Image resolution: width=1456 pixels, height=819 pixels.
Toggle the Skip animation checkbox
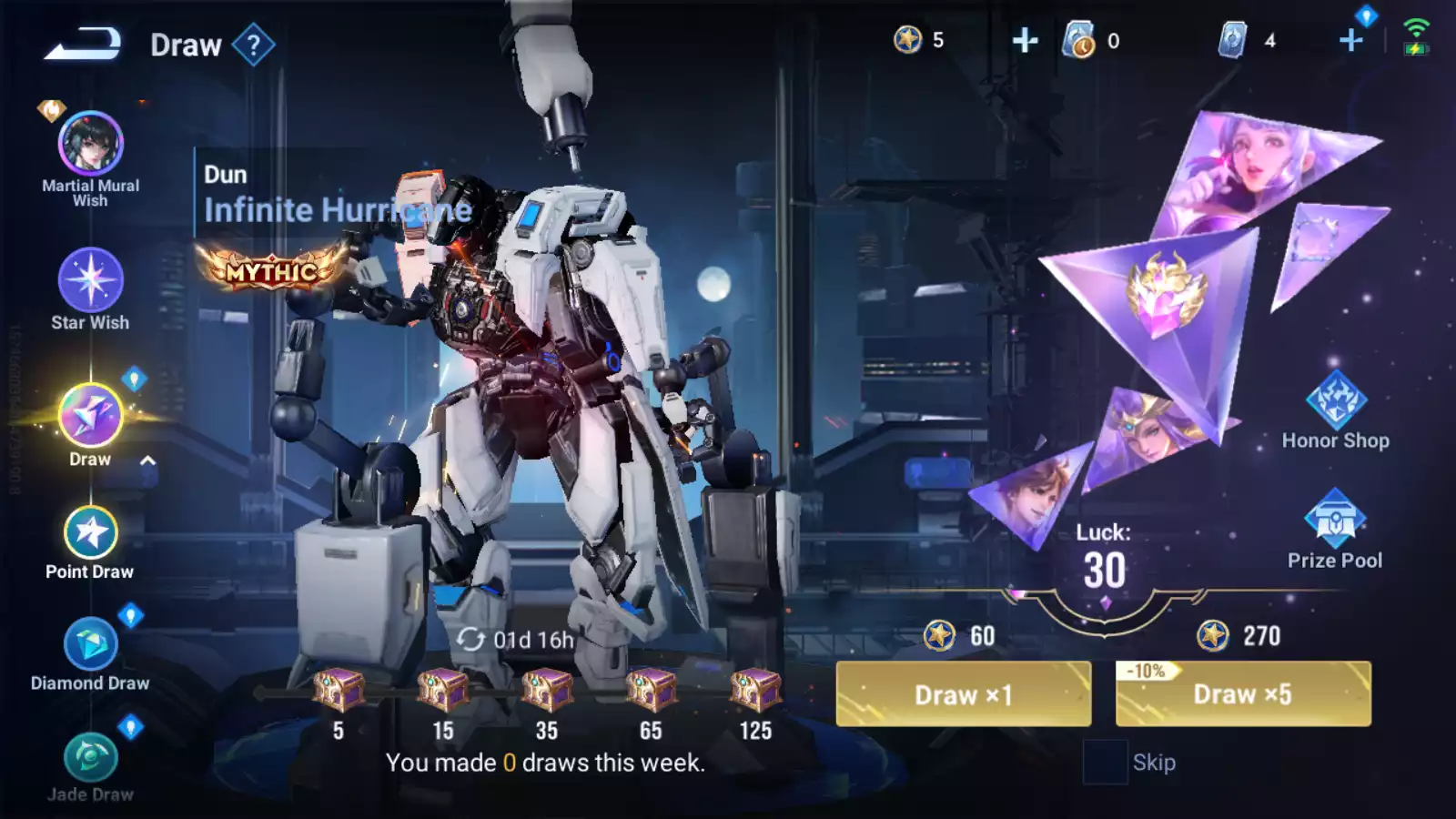tap(1105, 763)
